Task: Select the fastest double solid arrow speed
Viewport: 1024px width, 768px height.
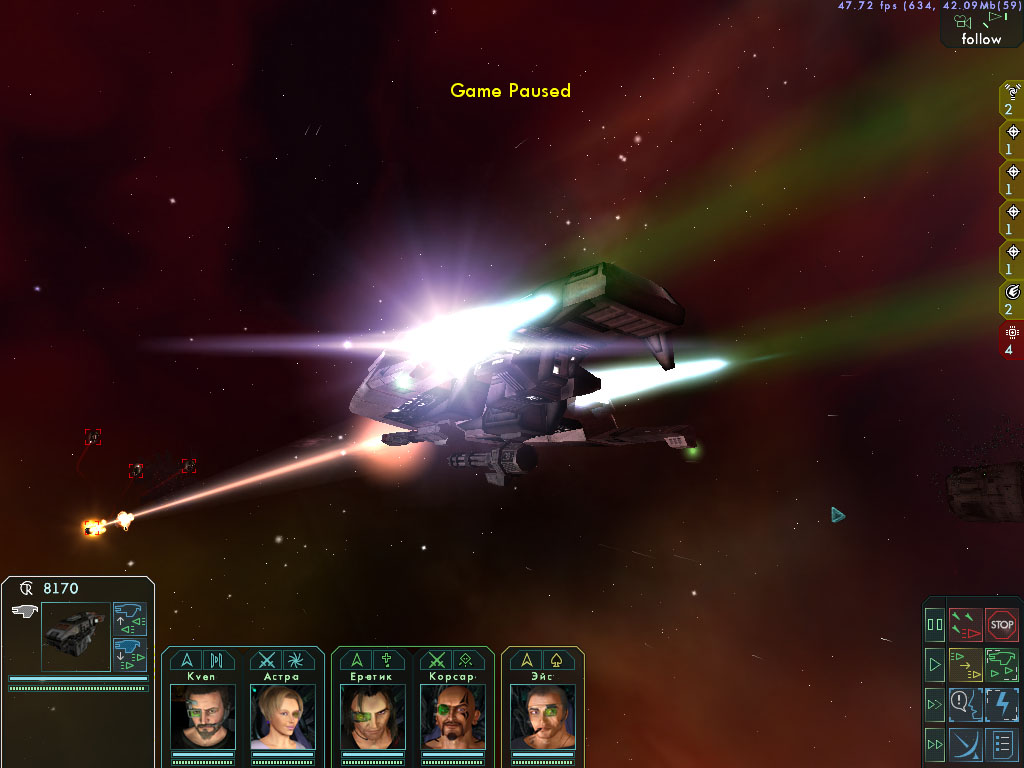Action: pos(935,744)
